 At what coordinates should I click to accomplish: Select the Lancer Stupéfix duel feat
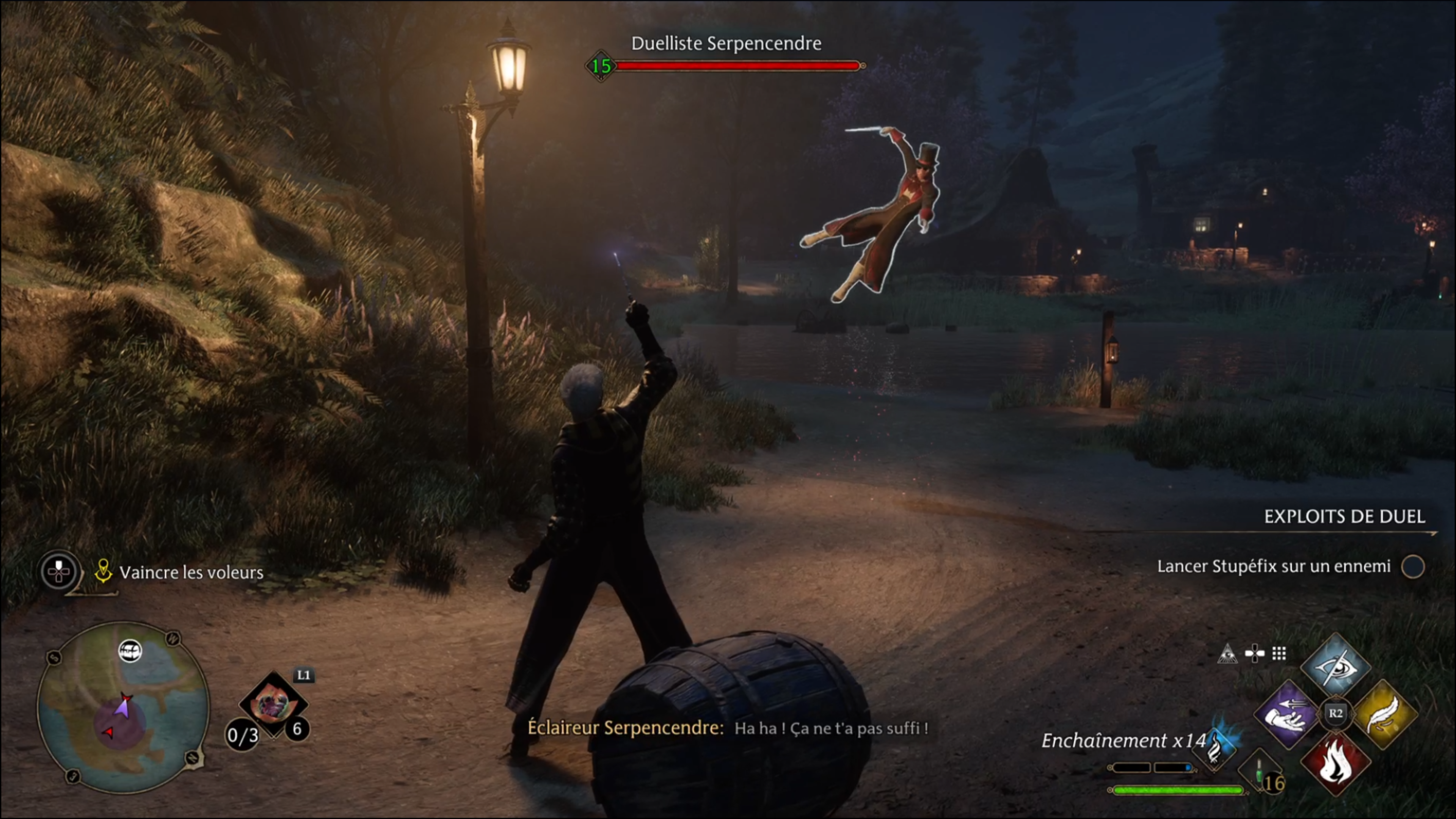click(1274, 566)
